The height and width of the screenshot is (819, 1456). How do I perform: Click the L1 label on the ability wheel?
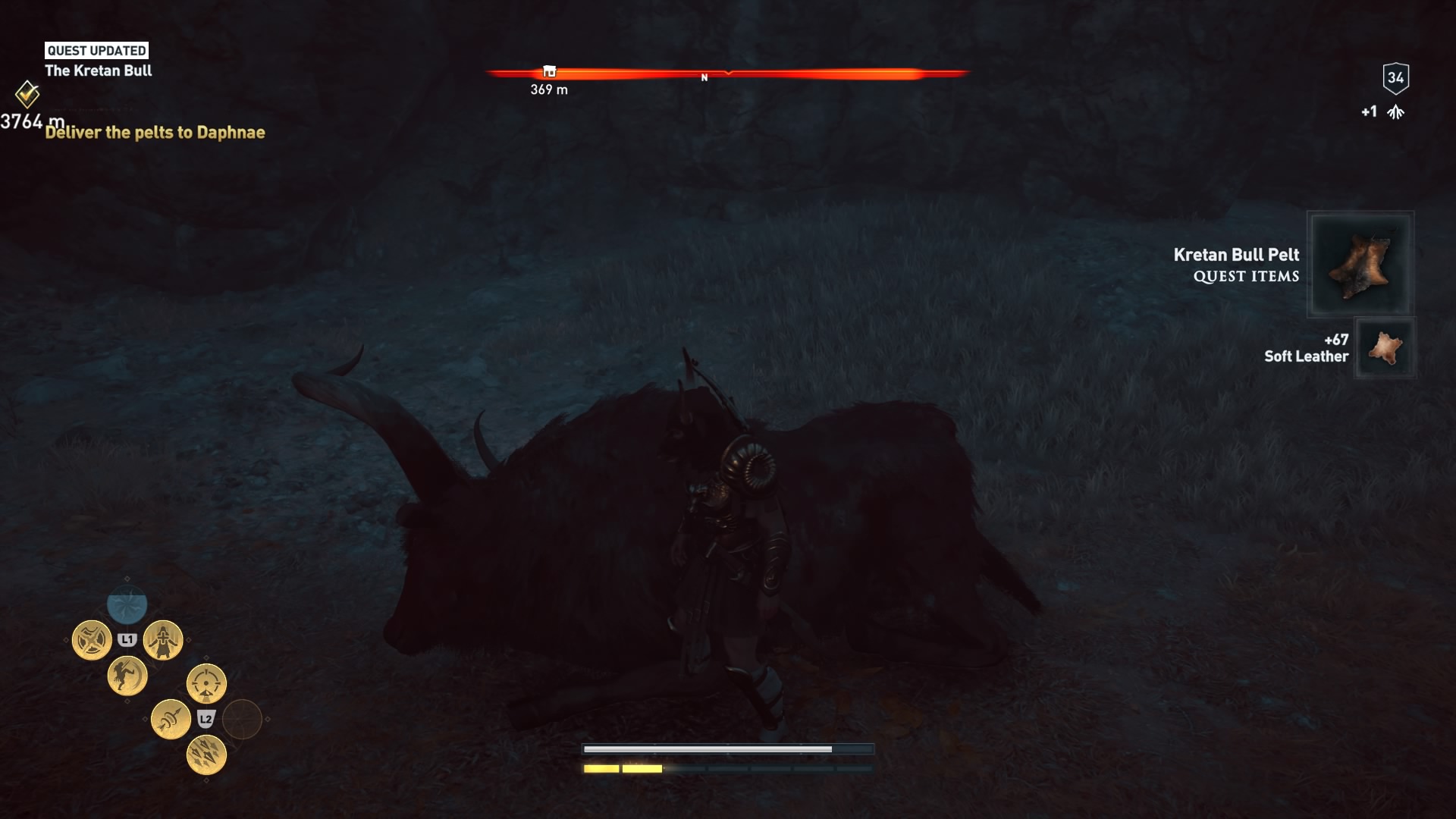click(x=127, y=638)
